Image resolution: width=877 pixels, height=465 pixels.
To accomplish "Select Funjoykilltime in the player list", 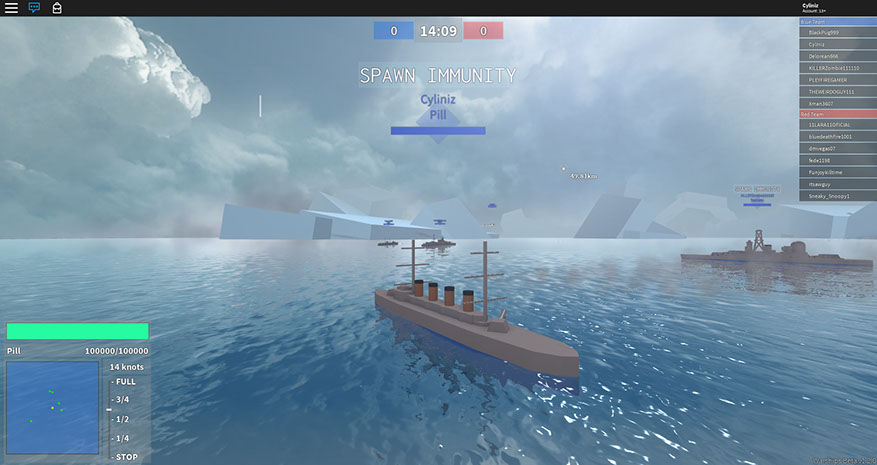I will (836, 172).
